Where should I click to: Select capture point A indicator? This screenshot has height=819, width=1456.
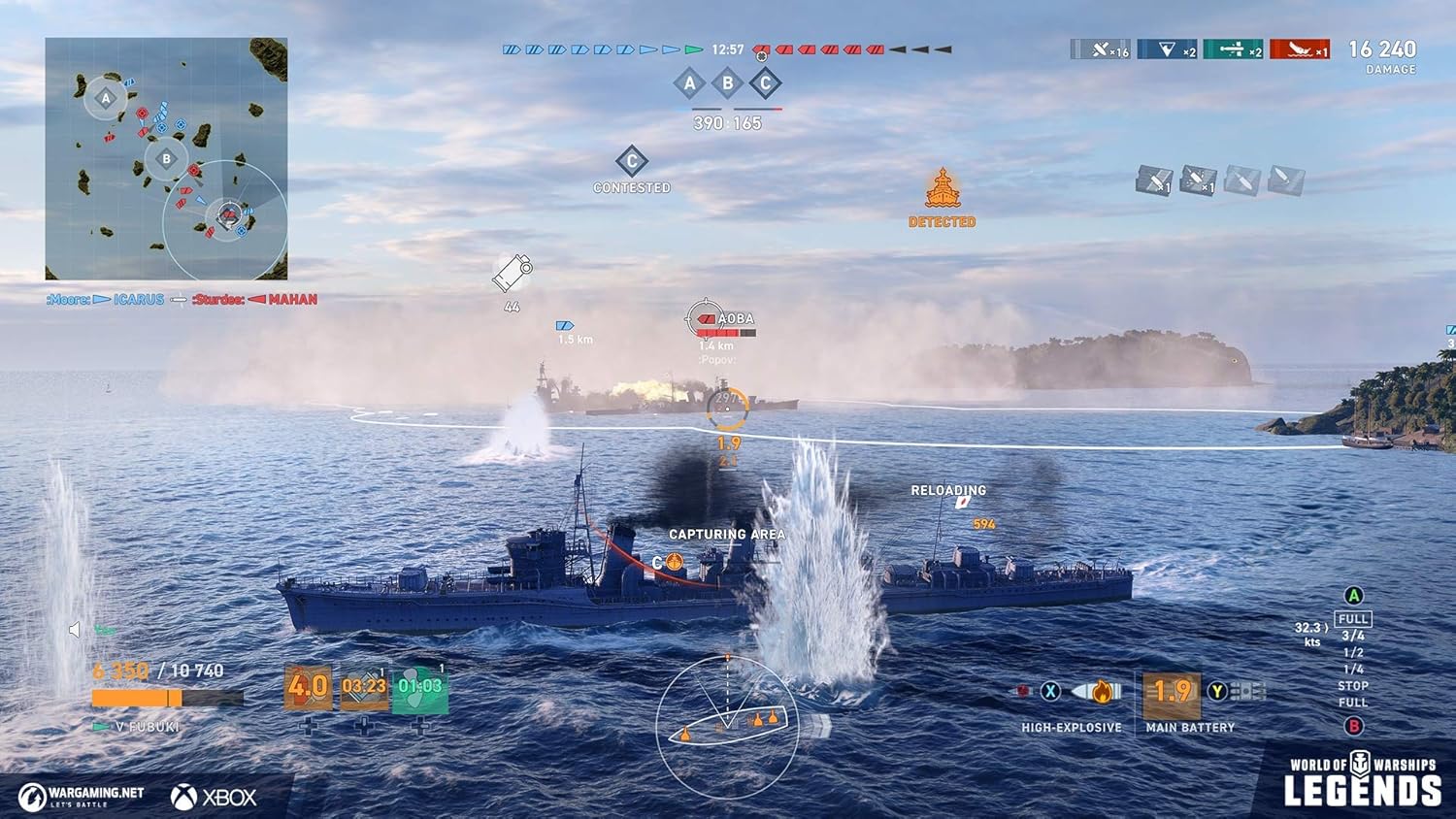point(689,83)
